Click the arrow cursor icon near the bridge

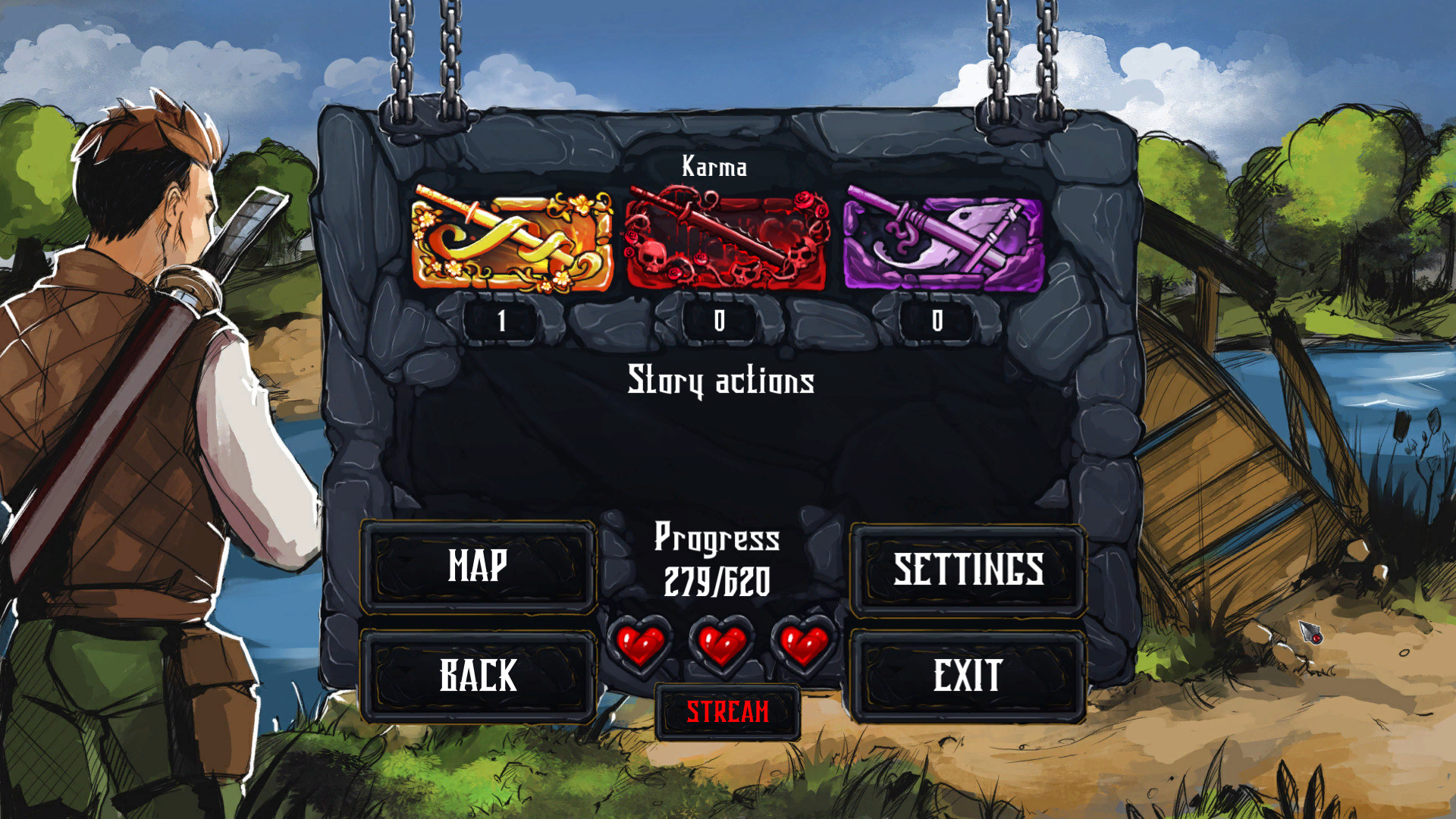coord(1309,633)
